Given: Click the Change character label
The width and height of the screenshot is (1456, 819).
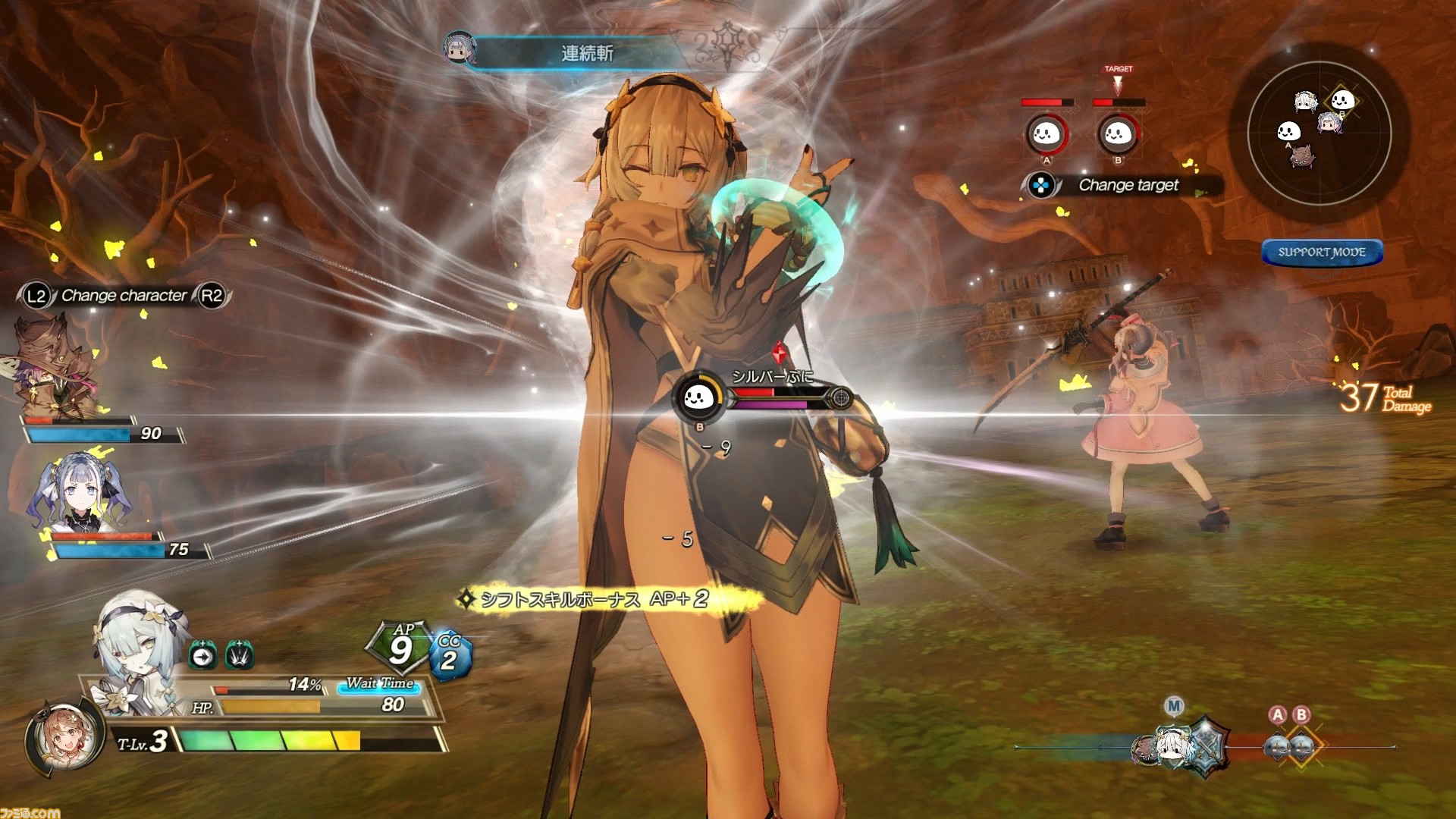Looking at the screenshot, I should (124, 296).
